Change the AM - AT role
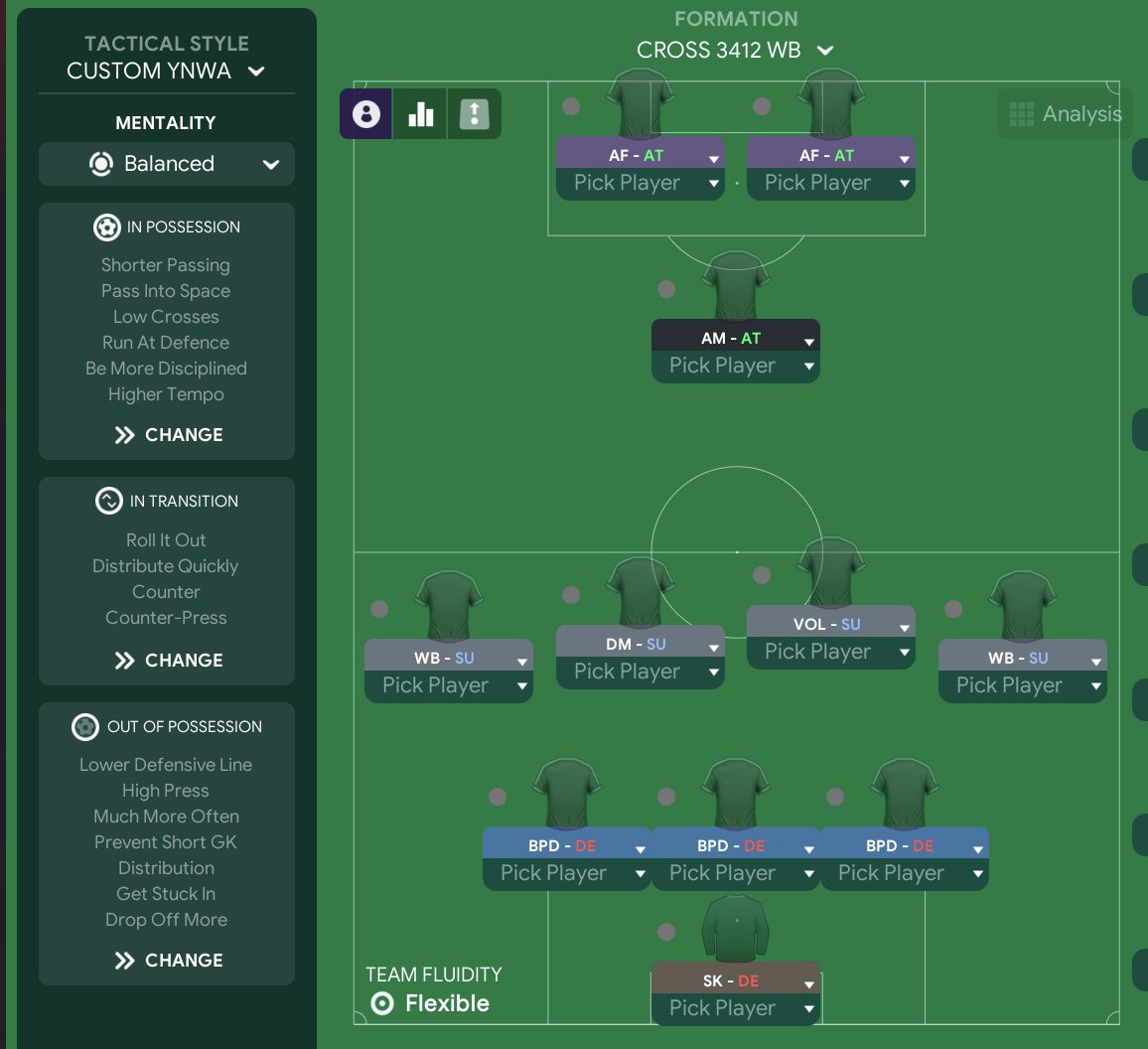Viewport: 1148px width, 1049px height. pos(735,339)
